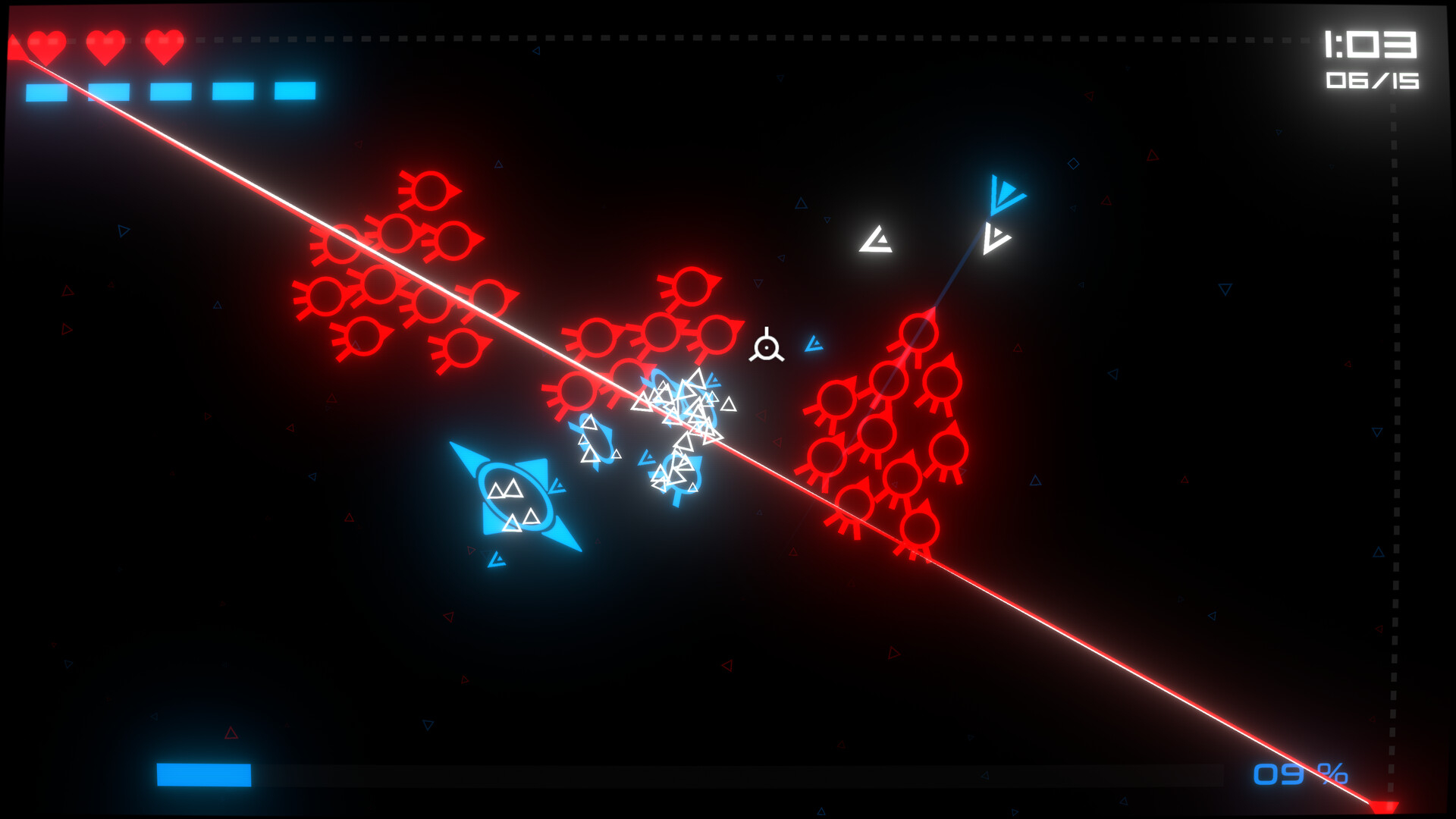Image resolution: width=1456 pixels, height=819 pixels.
Task: Click the blue progress bar at the bottom
Action: (203, 774)
